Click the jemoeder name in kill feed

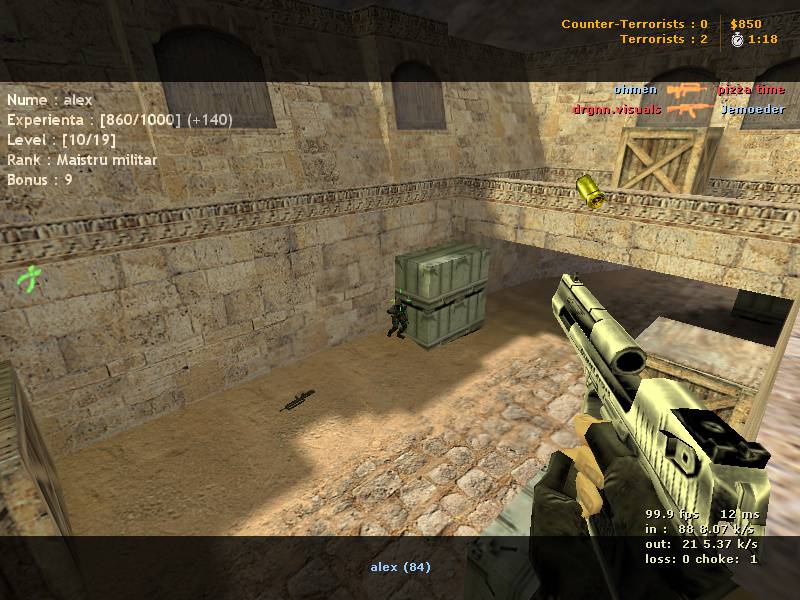tap(752, 109)
